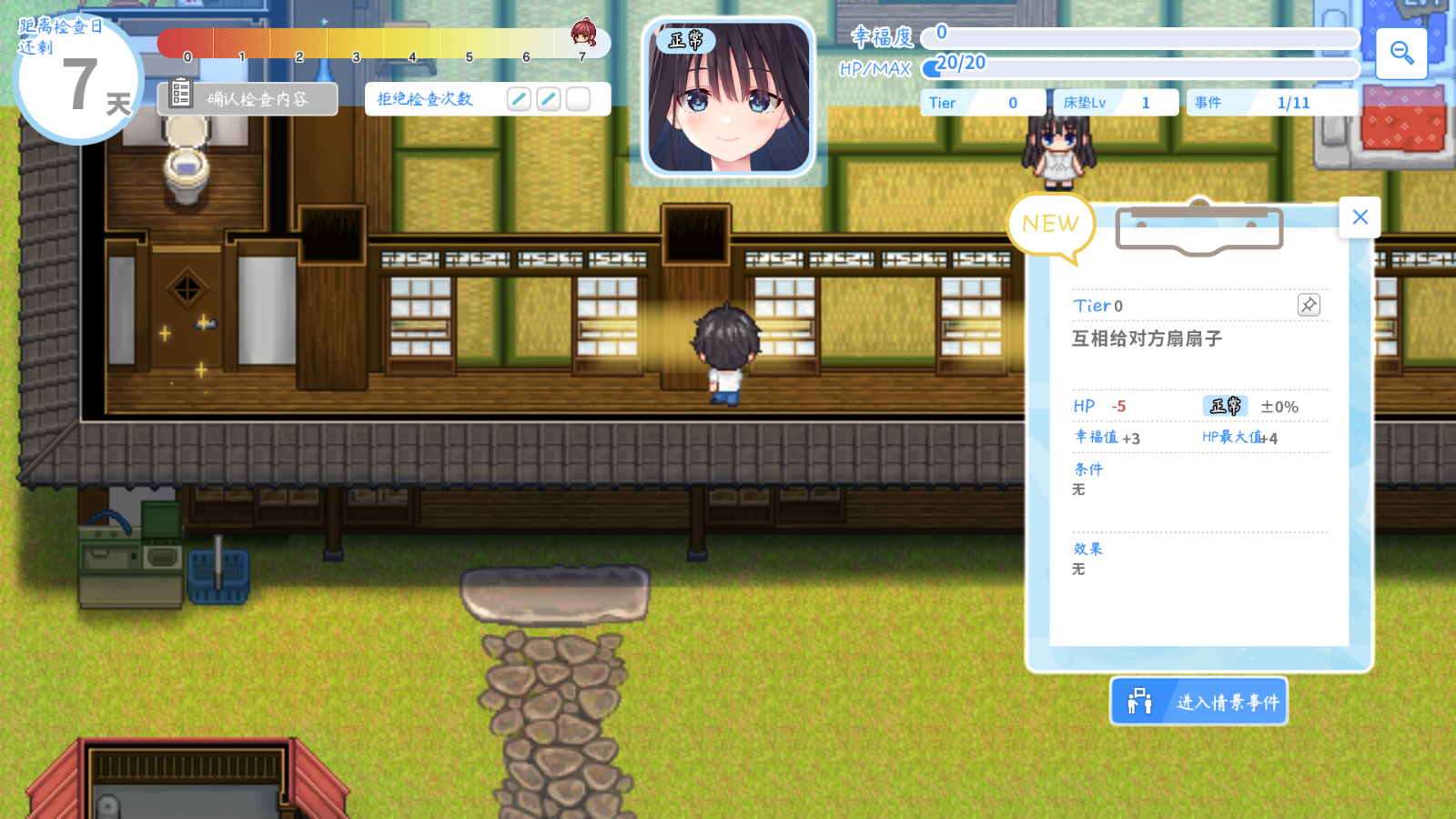The image size is (1456, 819).
Task: Close the event detail panel
Action: [1360, 217]
